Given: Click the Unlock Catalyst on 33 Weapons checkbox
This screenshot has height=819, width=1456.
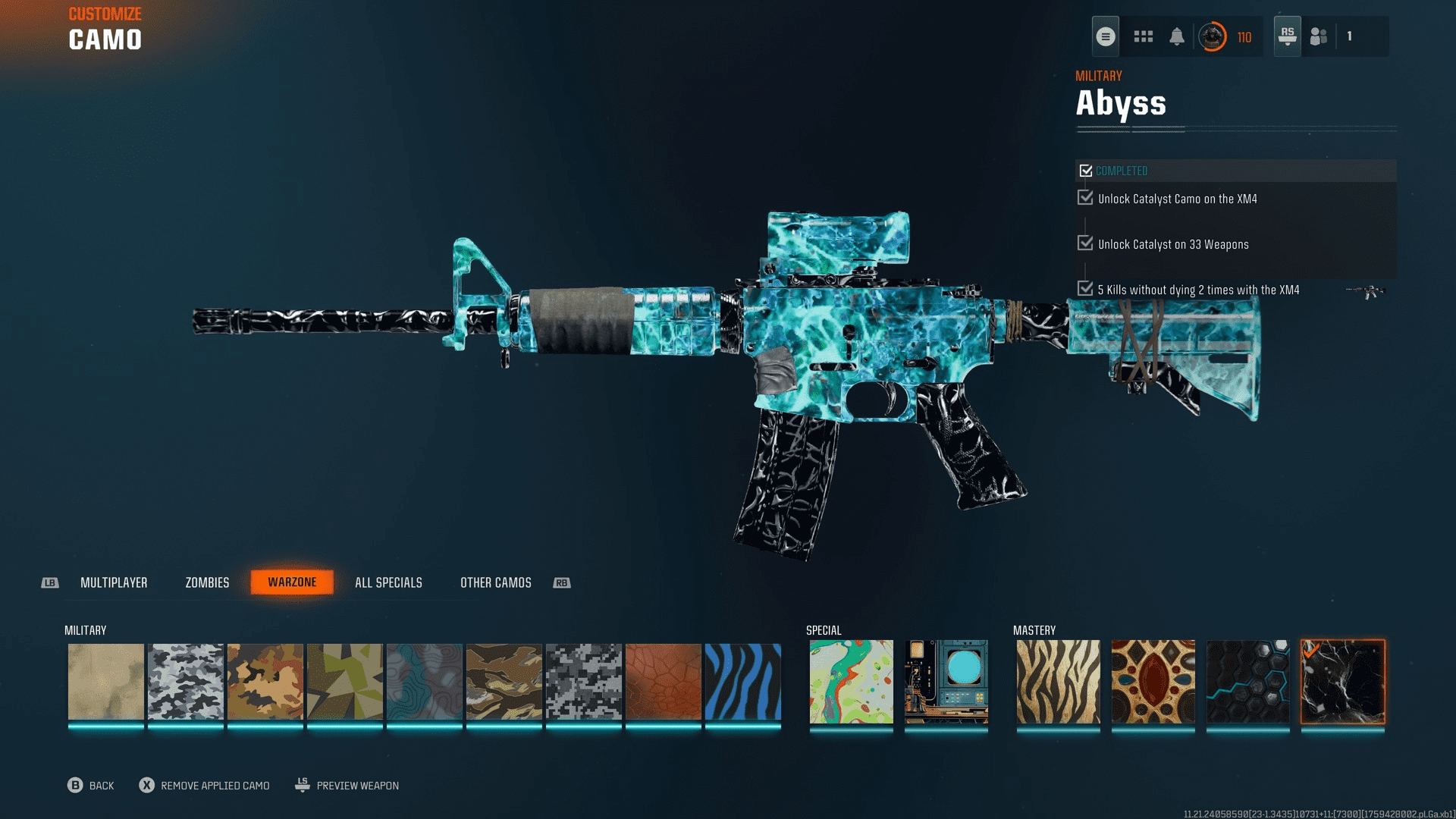Looking at the screenshot, I should (x=1084, y=243).
